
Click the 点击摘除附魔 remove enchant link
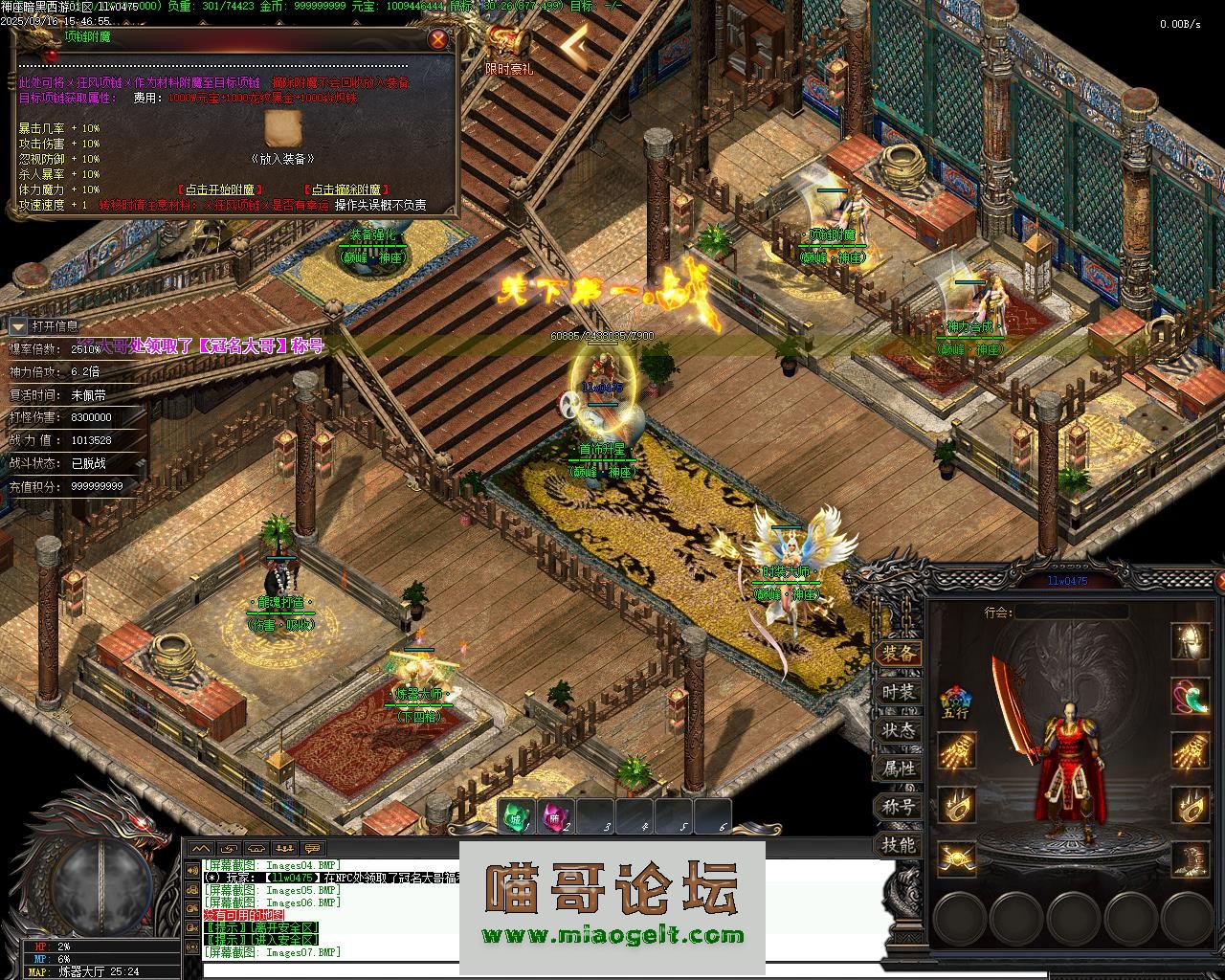click(342, 190)
